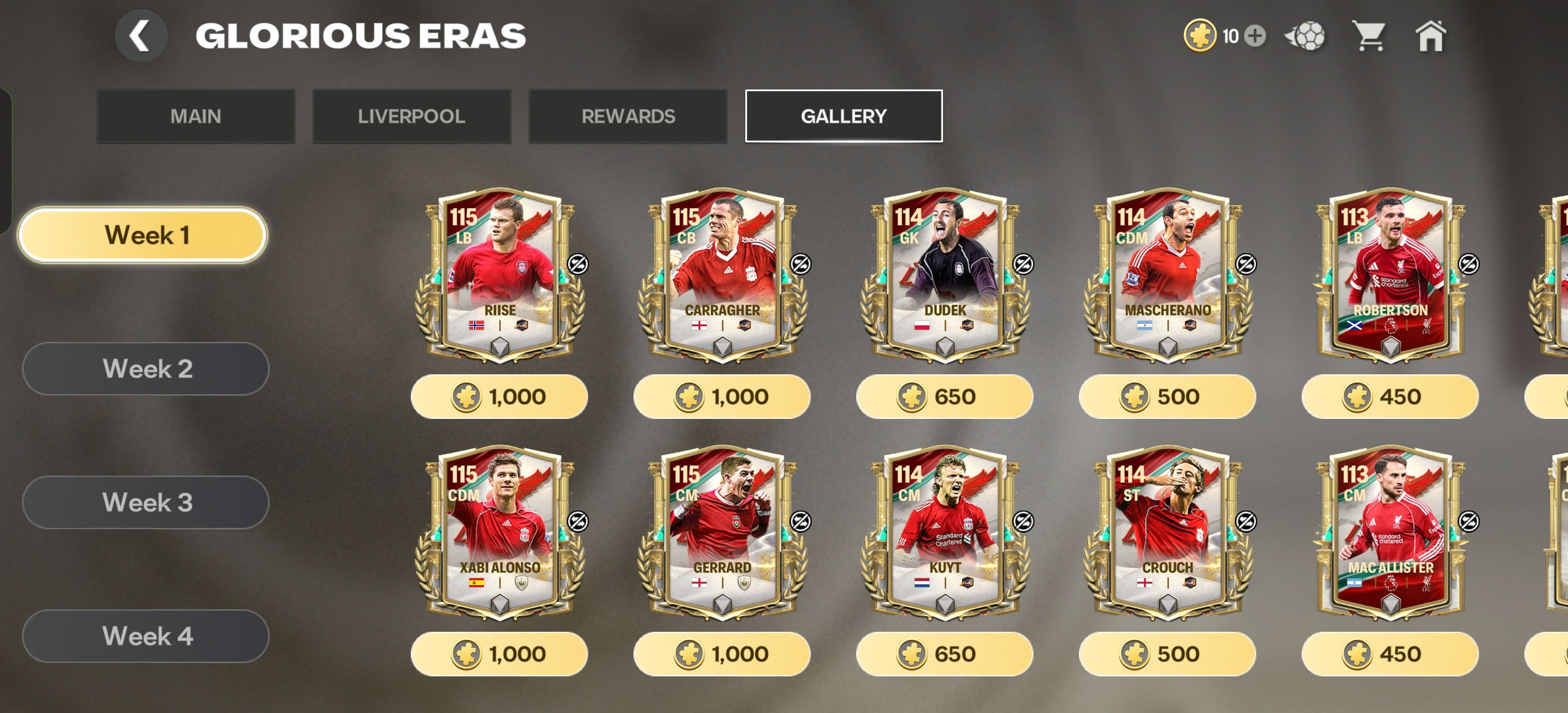This screenshot has height=713, width=1568.
Task: Open the LIVERPOOL tab
Action: (x=411, y=116)
